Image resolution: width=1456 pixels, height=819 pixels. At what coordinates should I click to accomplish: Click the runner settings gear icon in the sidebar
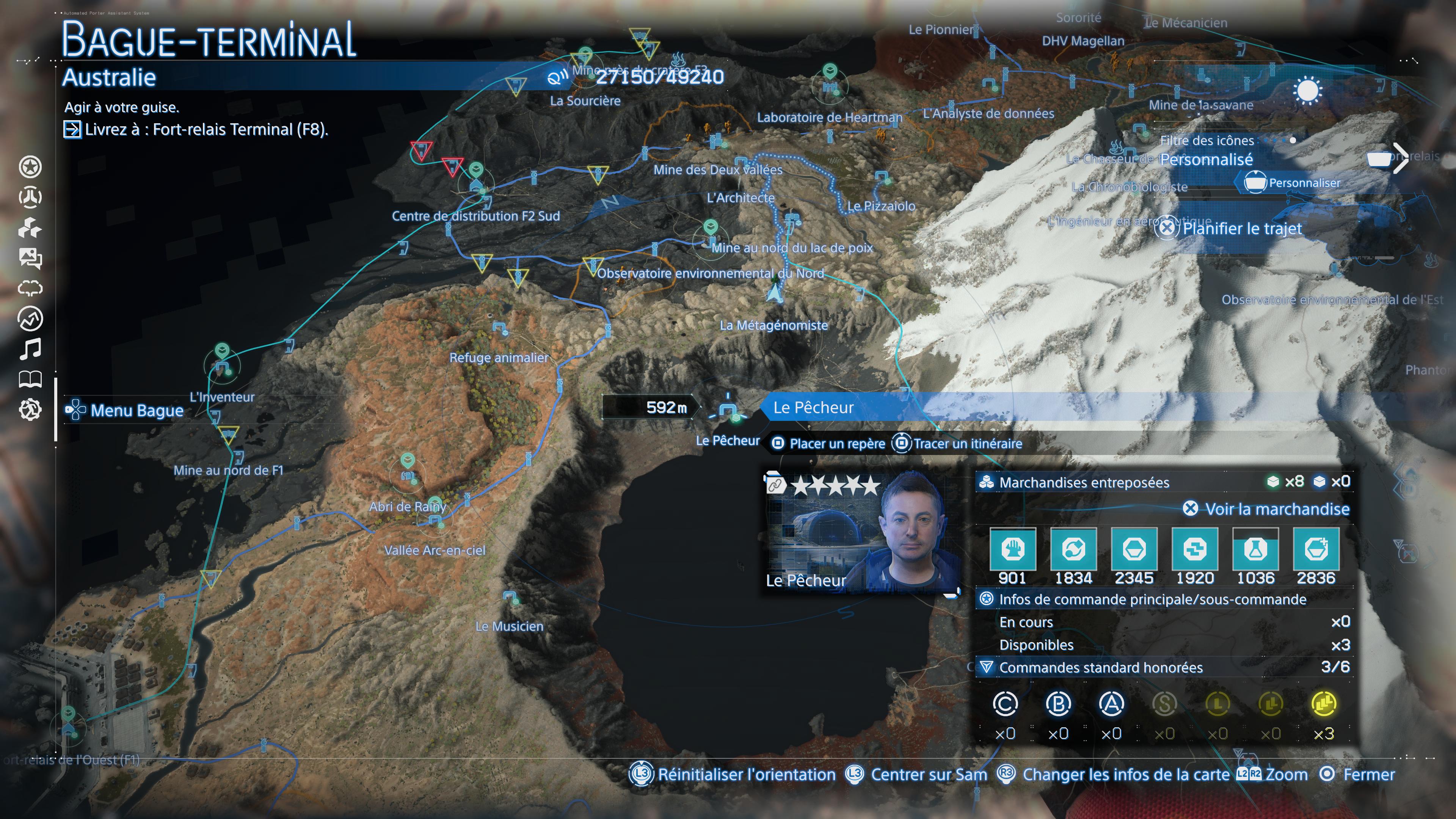[31, 410]
